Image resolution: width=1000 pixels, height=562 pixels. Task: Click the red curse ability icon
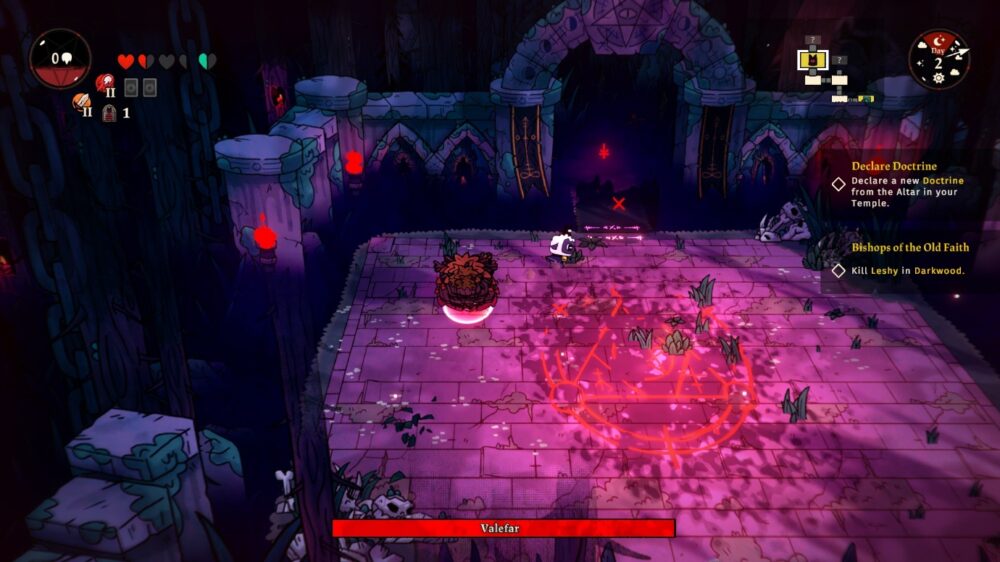pos(104,84)
